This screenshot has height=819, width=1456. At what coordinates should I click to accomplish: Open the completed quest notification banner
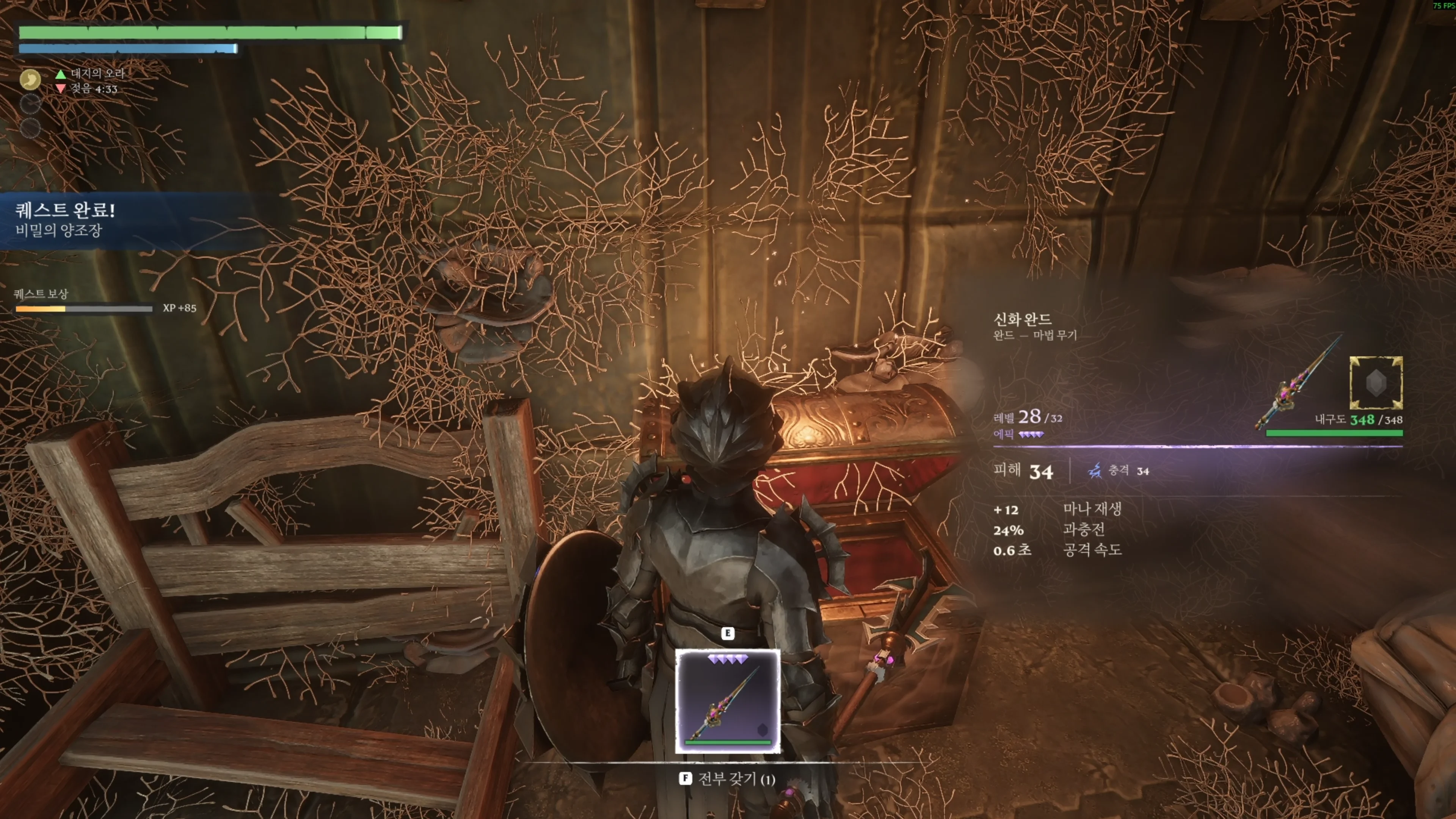[113, 220]
